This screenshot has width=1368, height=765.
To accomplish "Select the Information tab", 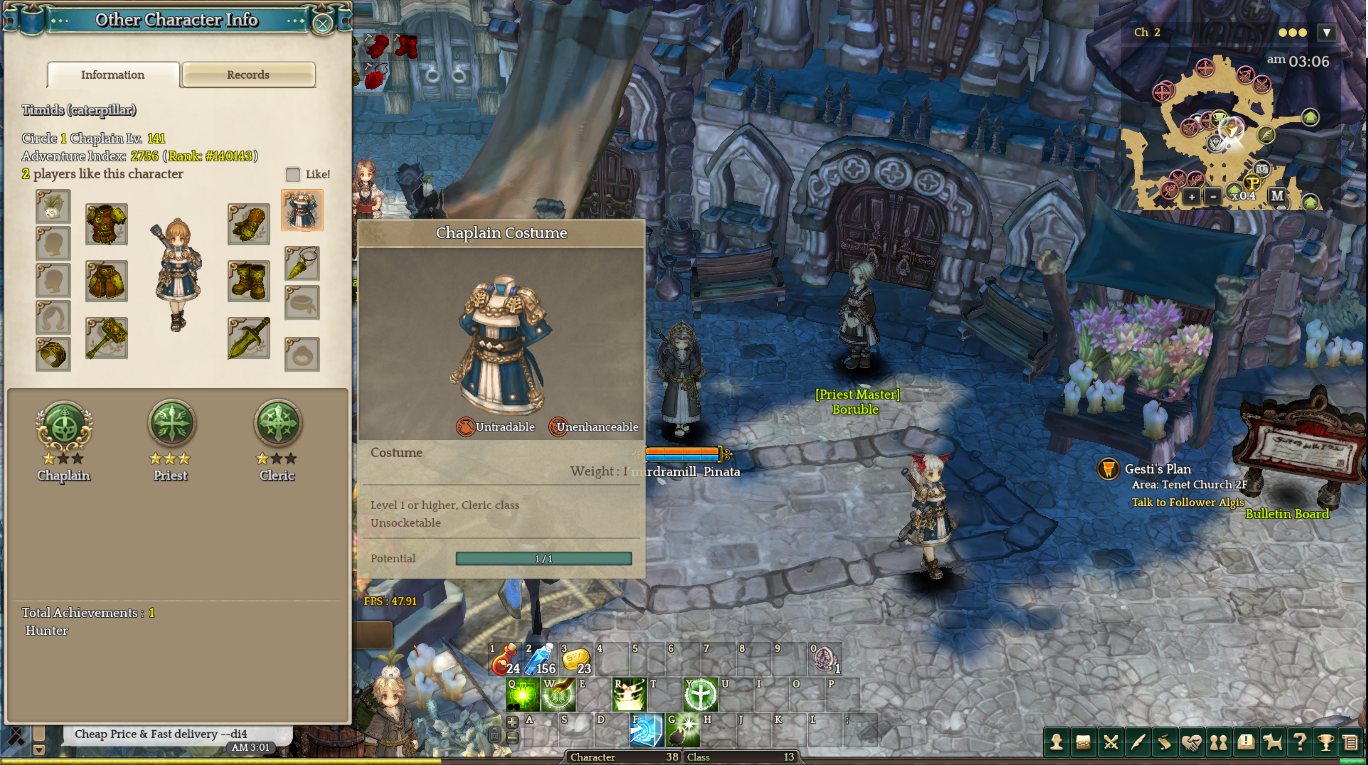I will click(113, 75).
